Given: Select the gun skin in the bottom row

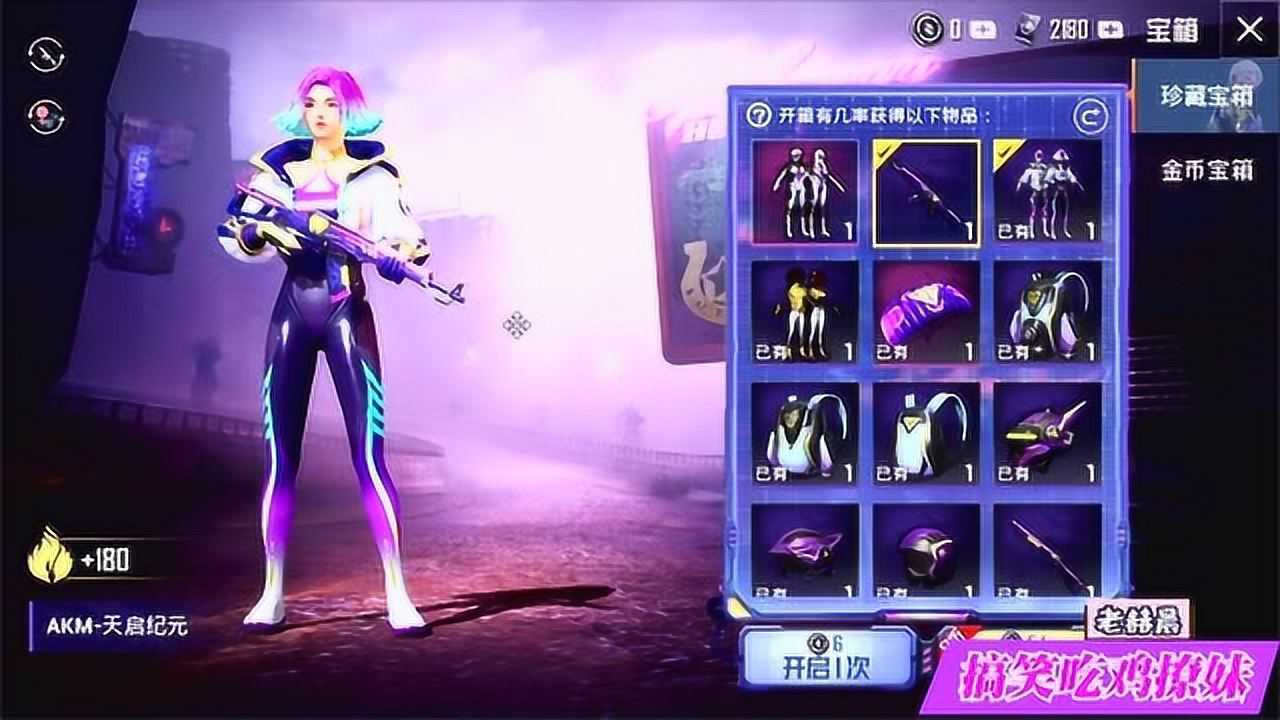Looking at the screenshot, I should 1047,552.
